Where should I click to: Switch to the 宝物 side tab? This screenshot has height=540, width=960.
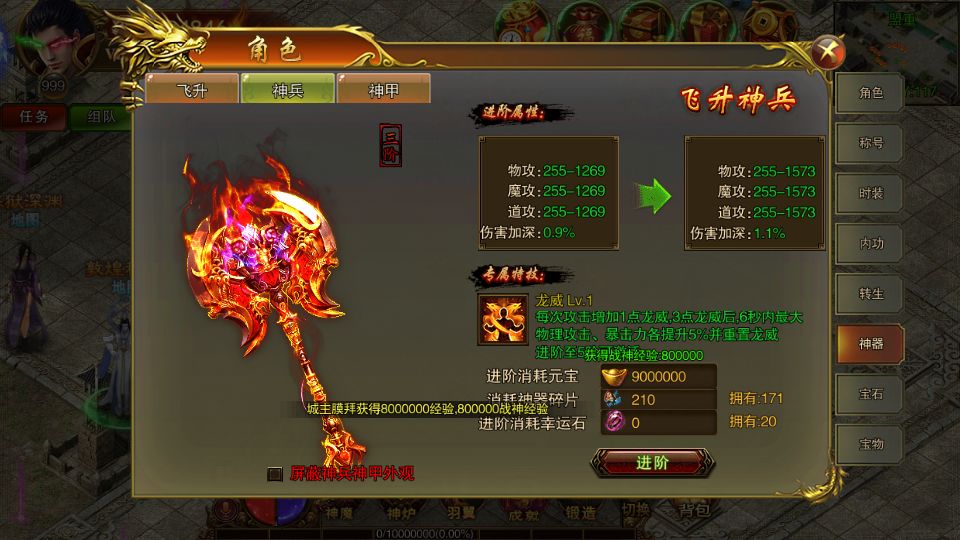click(x=870, y=444)
